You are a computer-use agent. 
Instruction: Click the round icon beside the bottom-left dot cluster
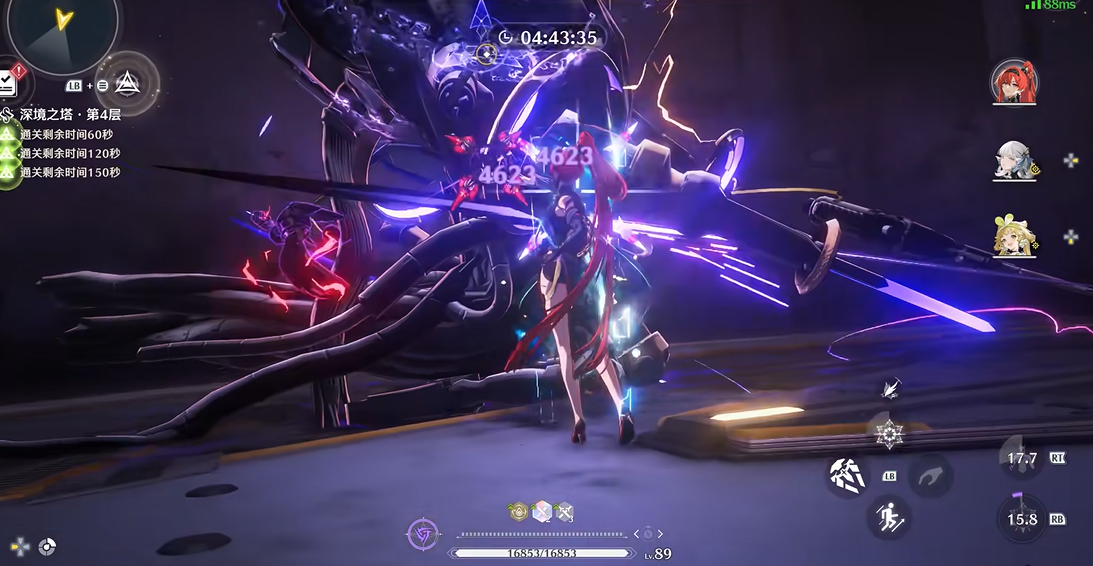tap(46, 546)
